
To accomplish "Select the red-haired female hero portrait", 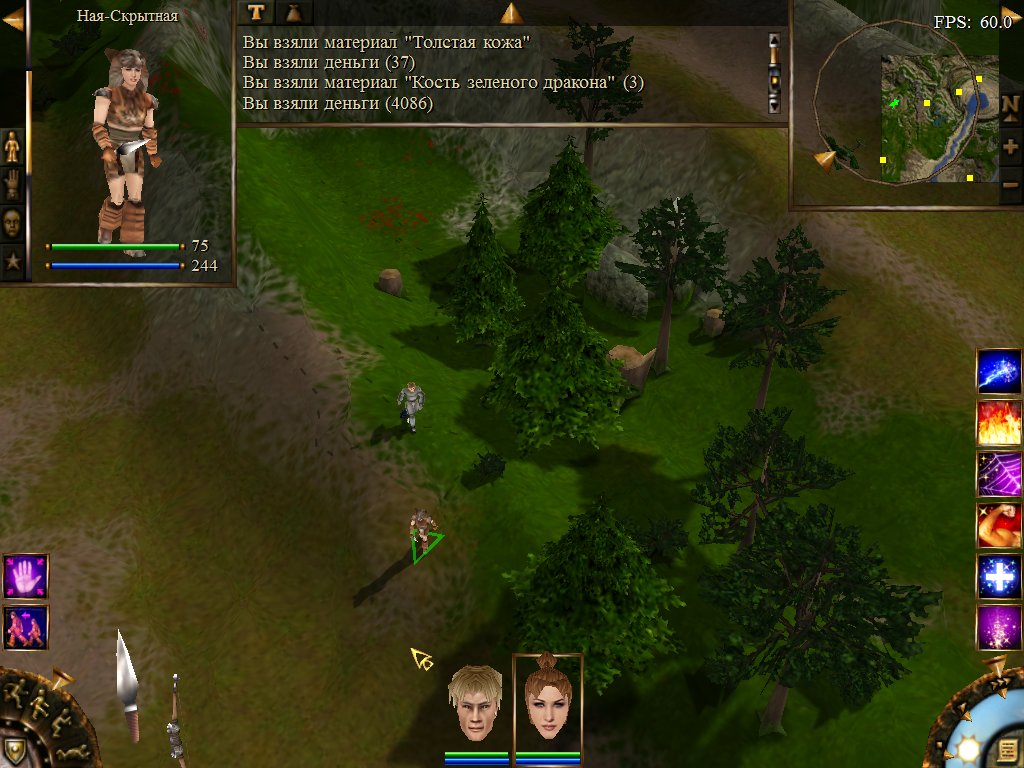I will pyautogui.click(x=547, y=702).
